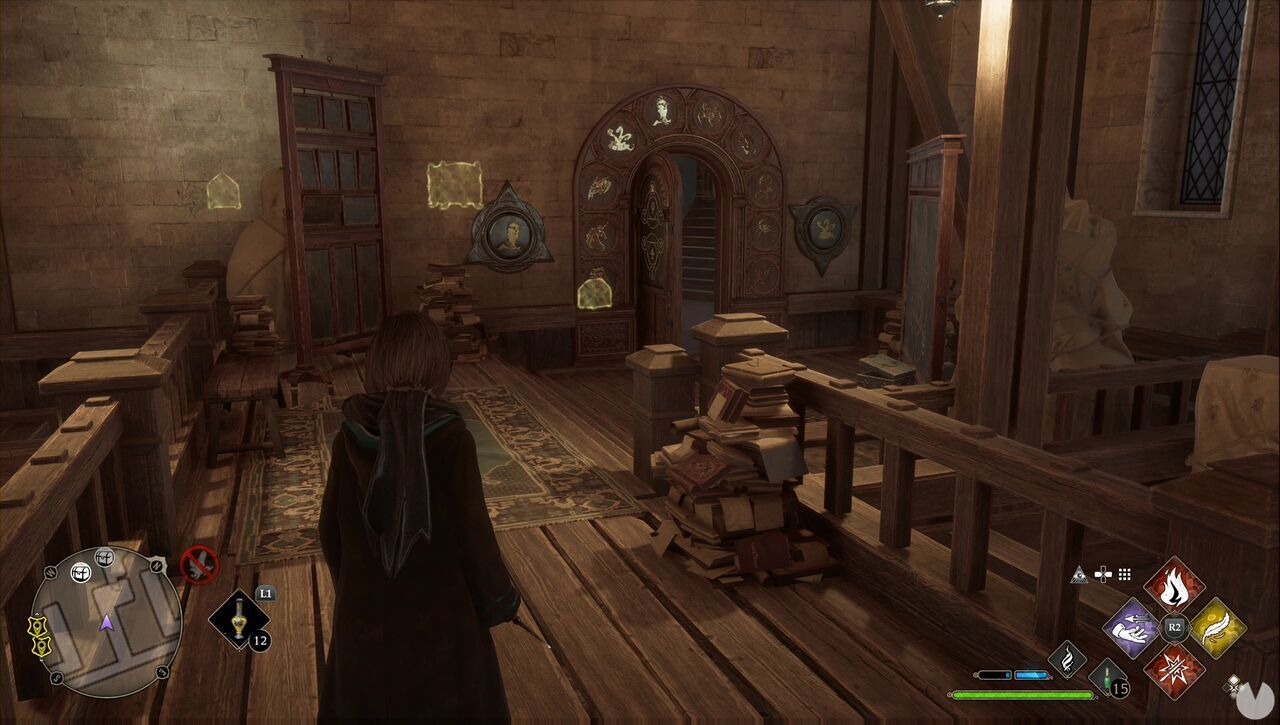This screenshot has width=1280, height=725.
Task: Click the player arrow on the minimap
Action: click(107, 623)
